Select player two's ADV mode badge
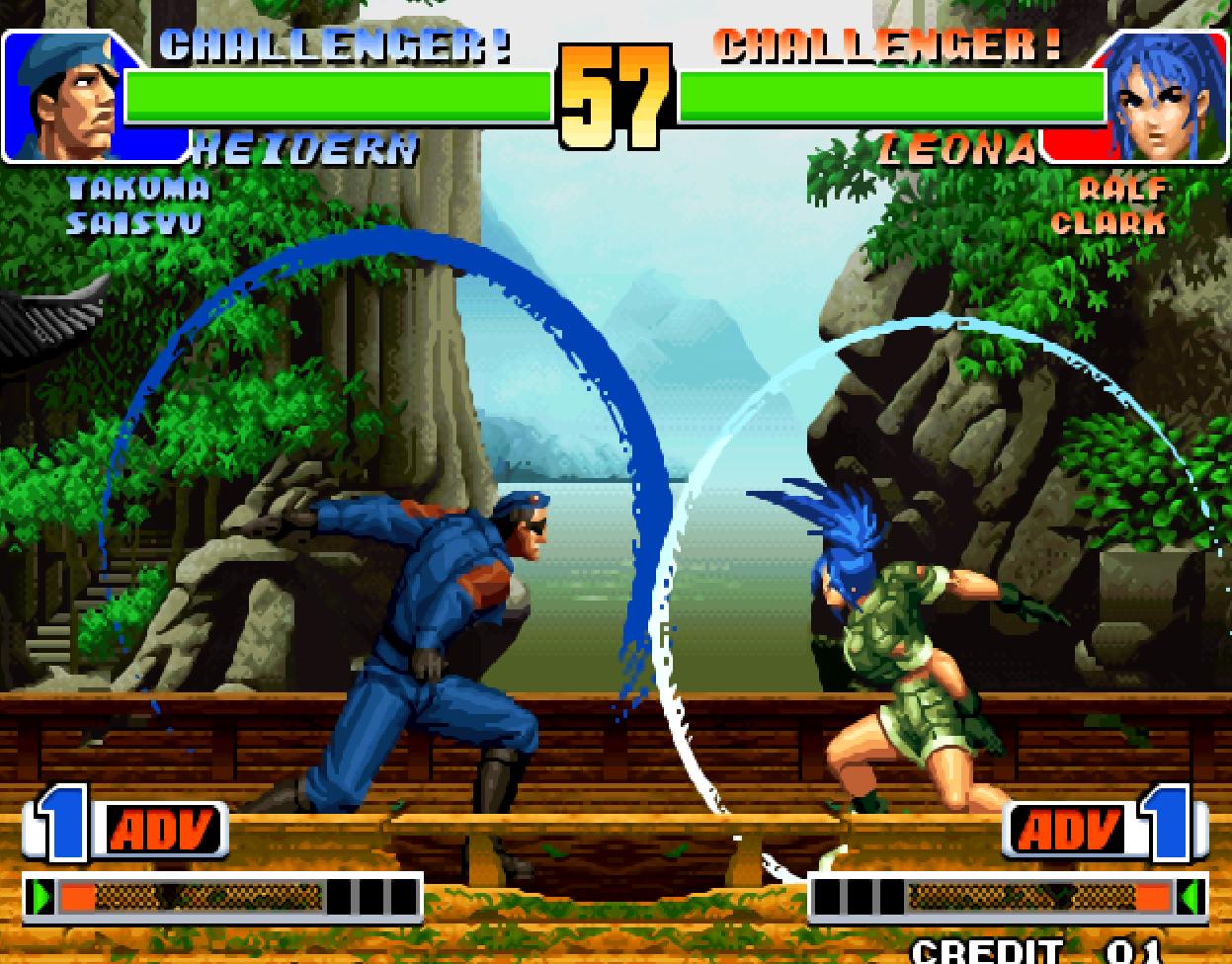The width and height of the screenshot is (1232, 964). click(1070, 831)
